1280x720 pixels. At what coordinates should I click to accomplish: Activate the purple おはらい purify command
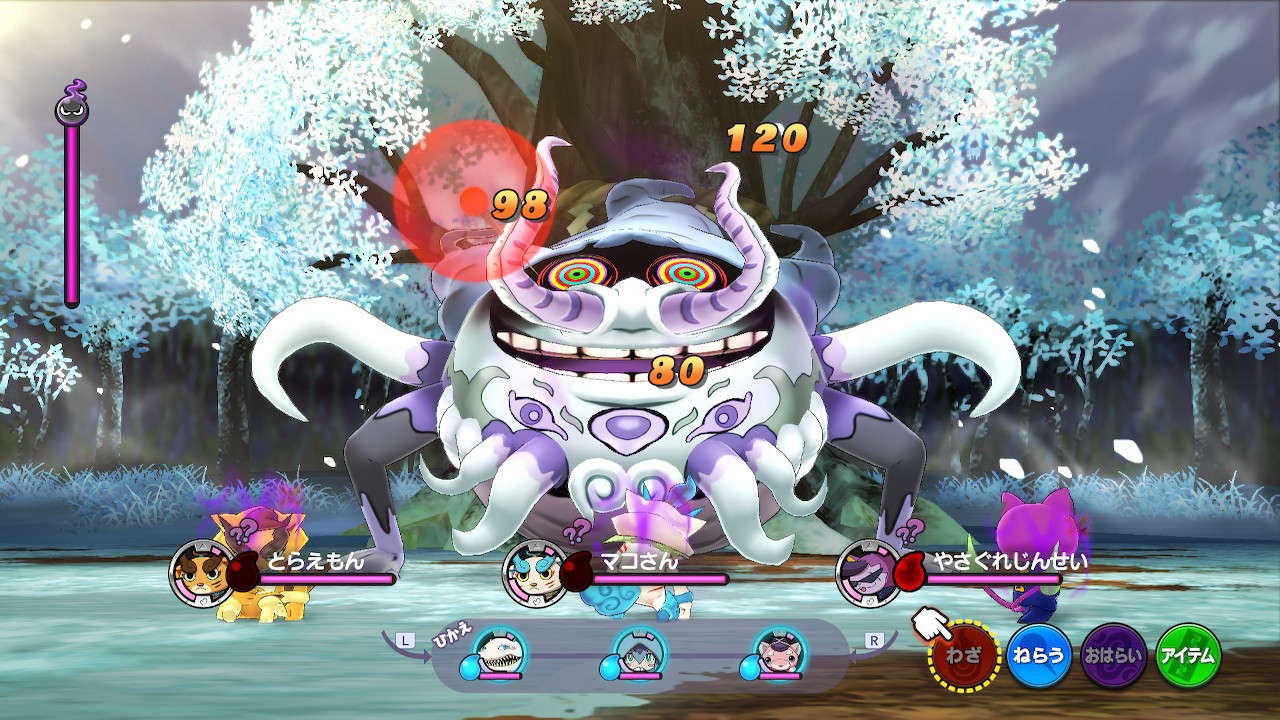(x=1114, y=656)
